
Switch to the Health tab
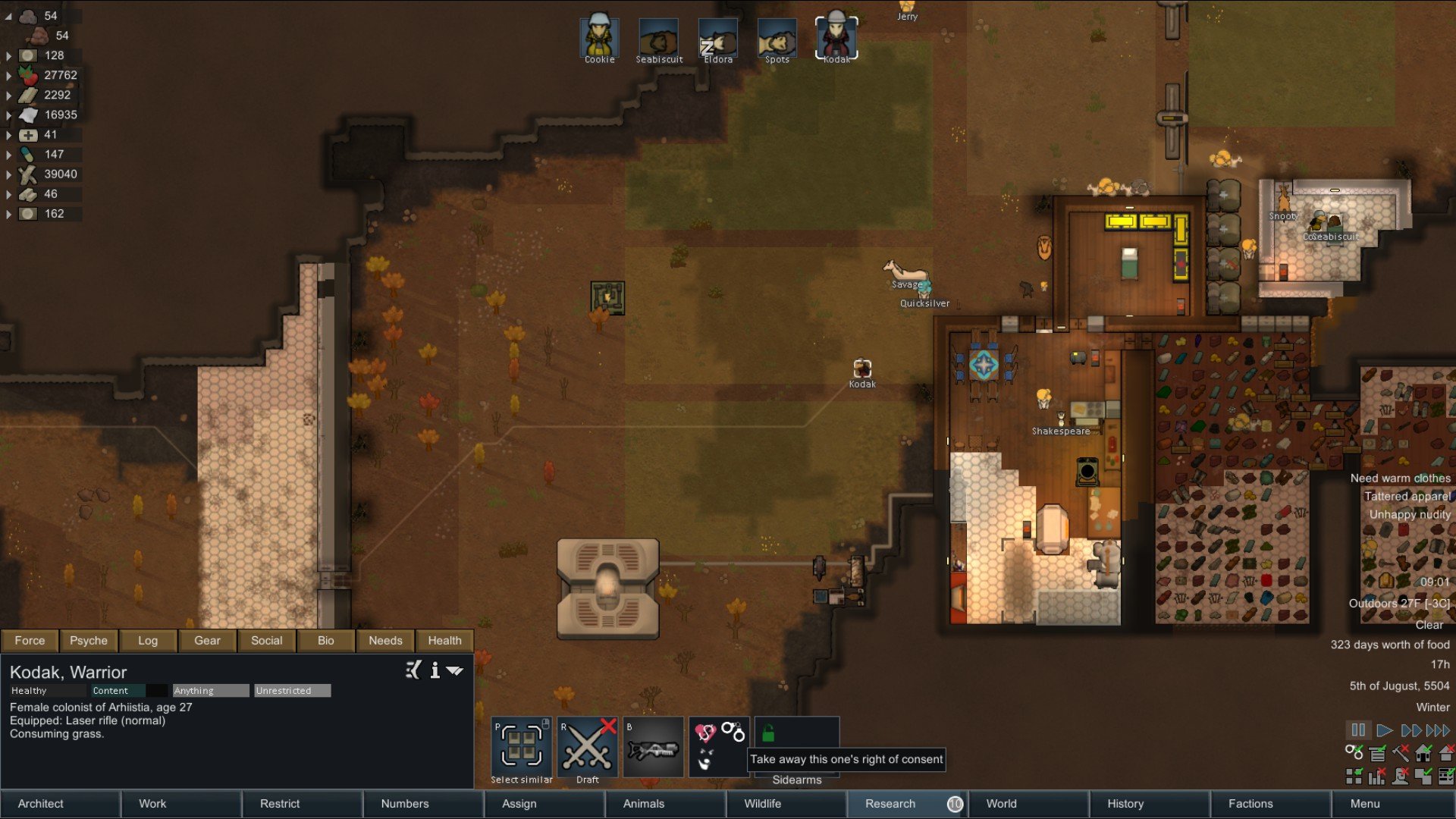point(444,641)
